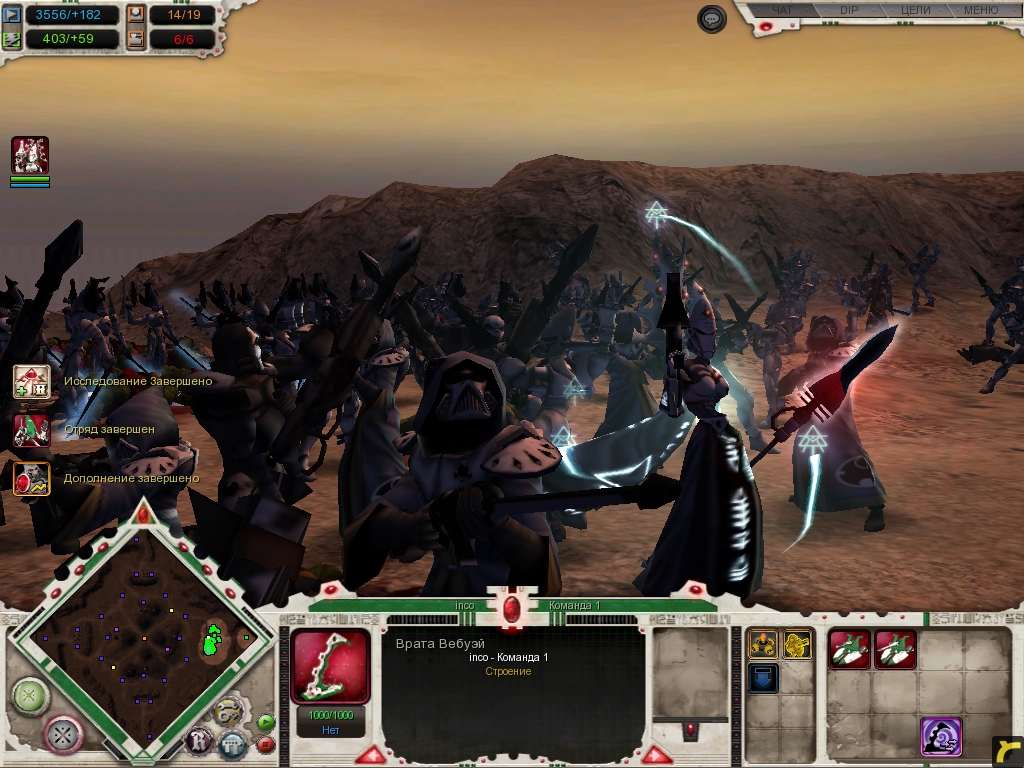This screenshot has width=1024, height=768.
Task: Click the 'Исследование Завершено' notification icon
Action: tap(31, 382)
